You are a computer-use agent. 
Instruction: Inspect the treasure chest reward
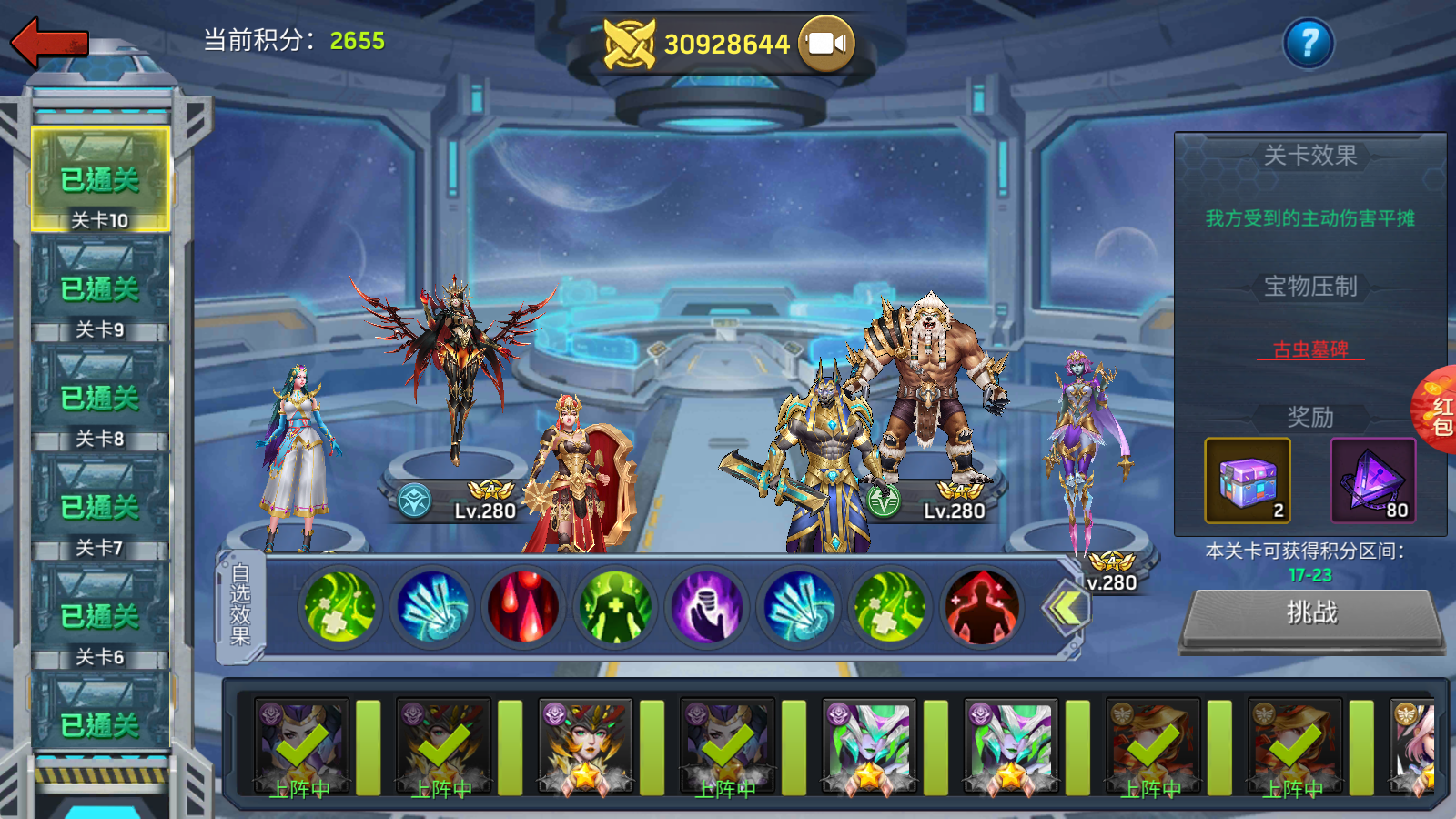[x=1248, y=480]
